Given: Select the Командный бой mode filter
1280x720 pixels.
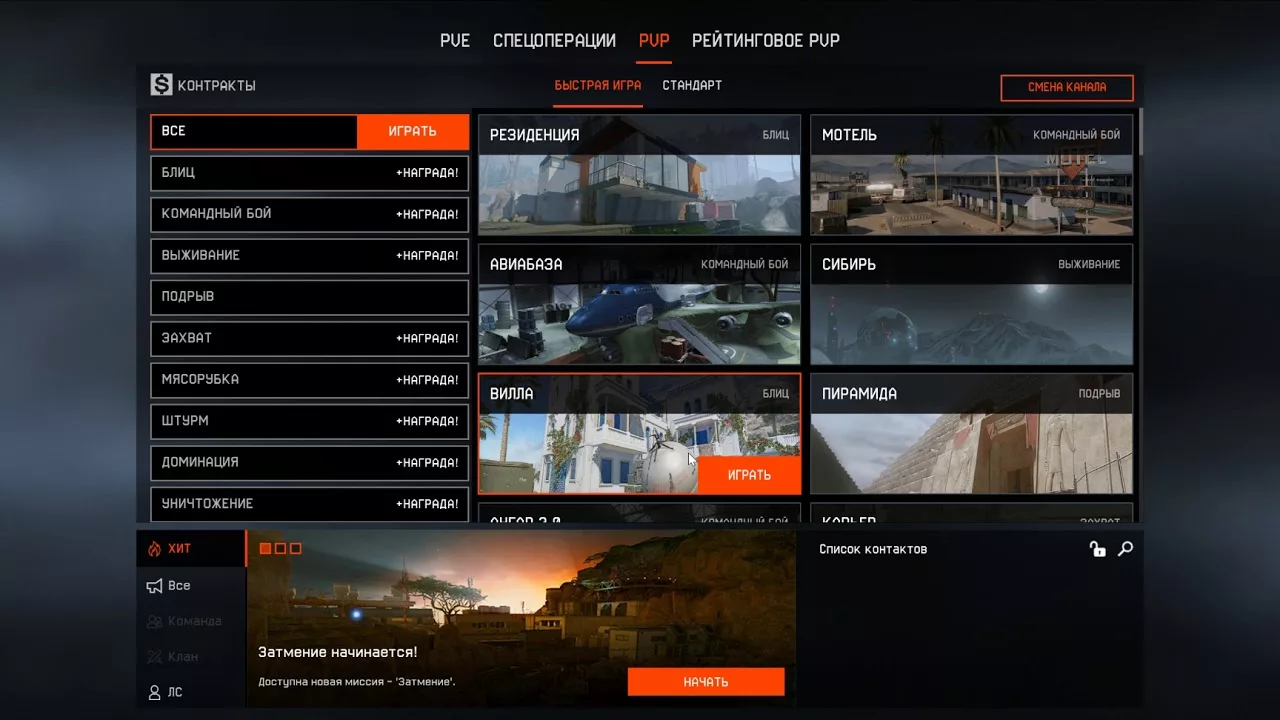Looking at the screenshot, I should tap(309, 214).
